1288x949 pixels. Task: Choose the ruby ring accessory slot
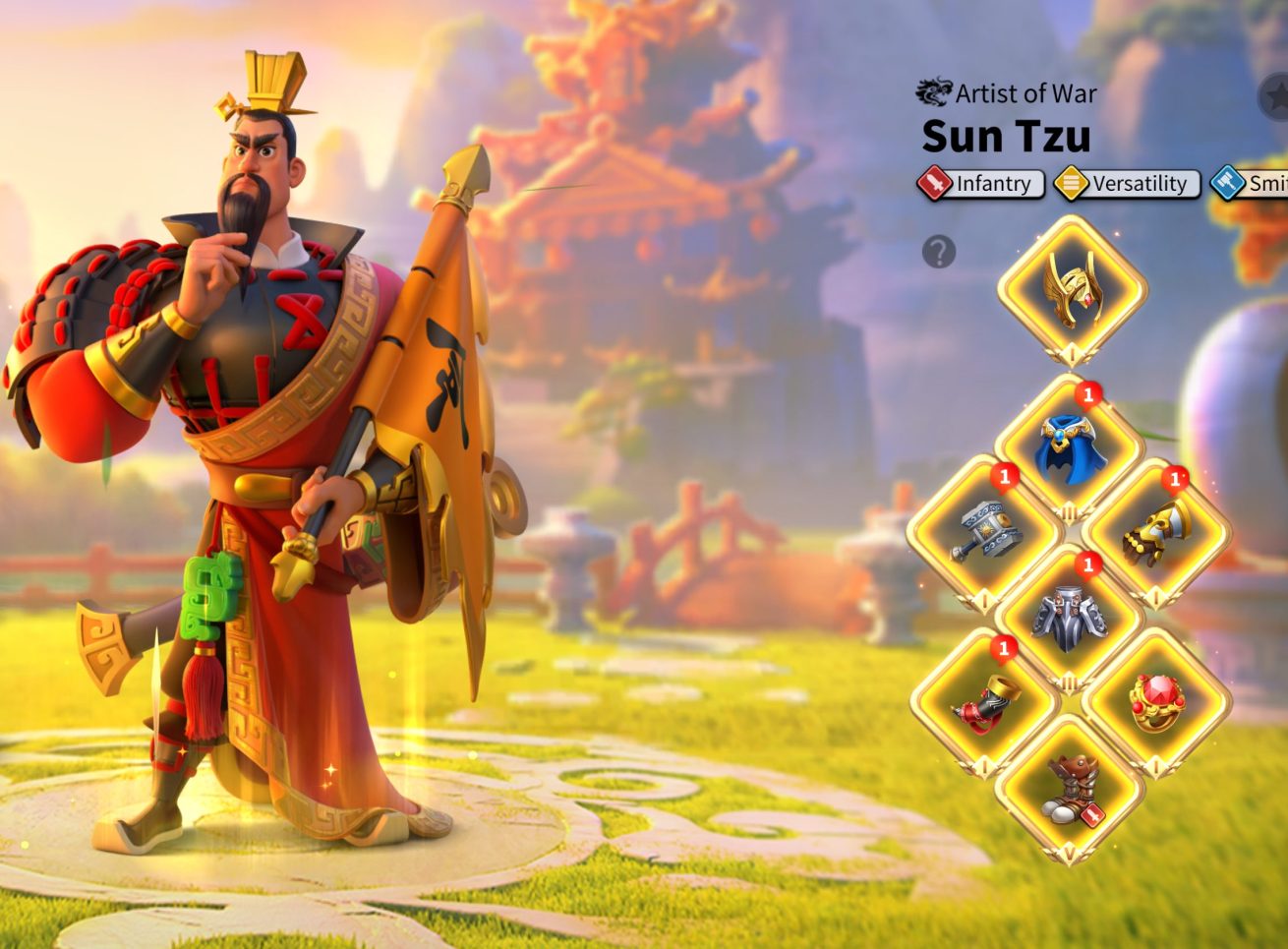1156,702
